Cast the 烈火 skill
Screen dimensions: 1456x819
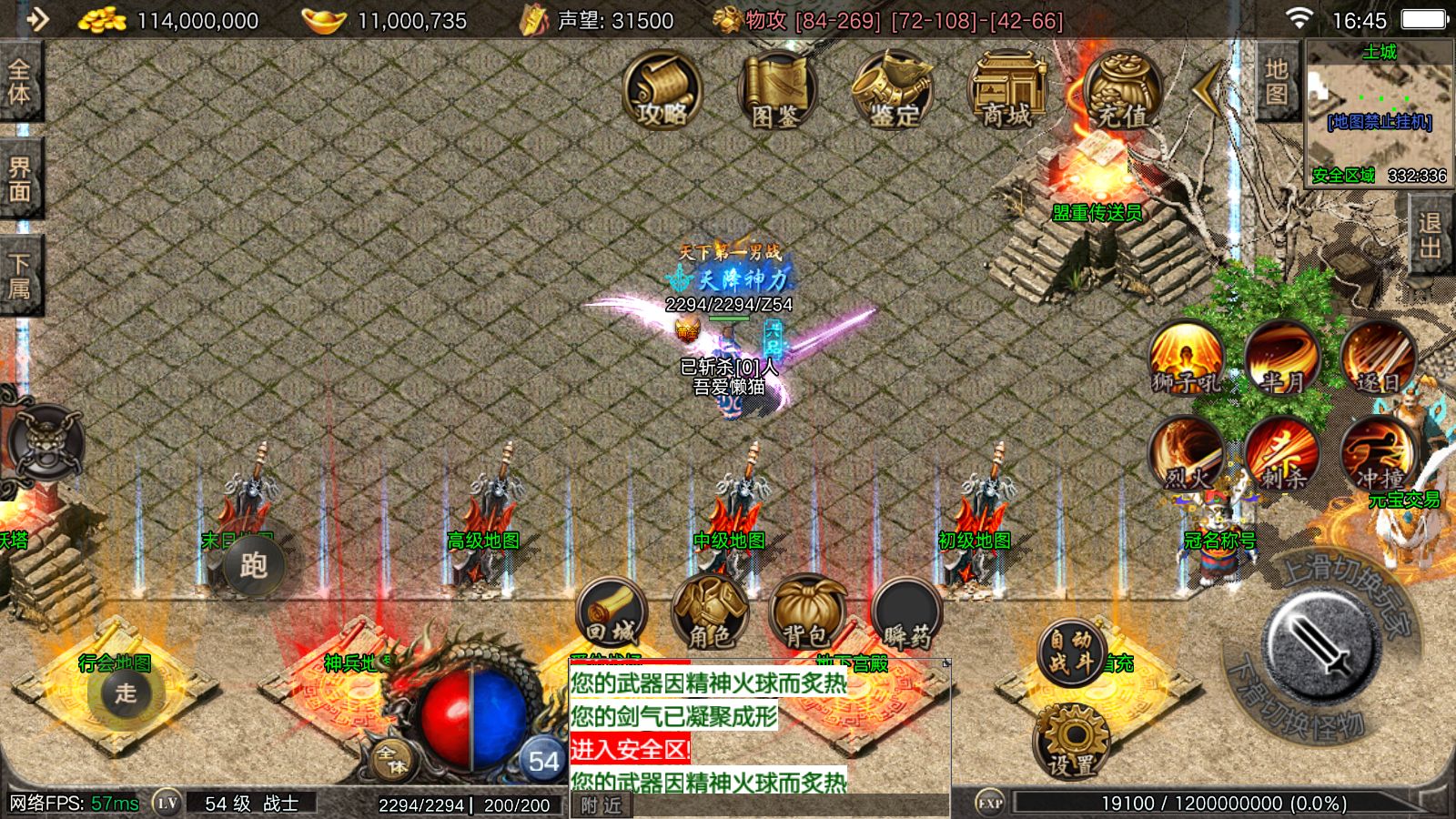tap(1185, 453)
